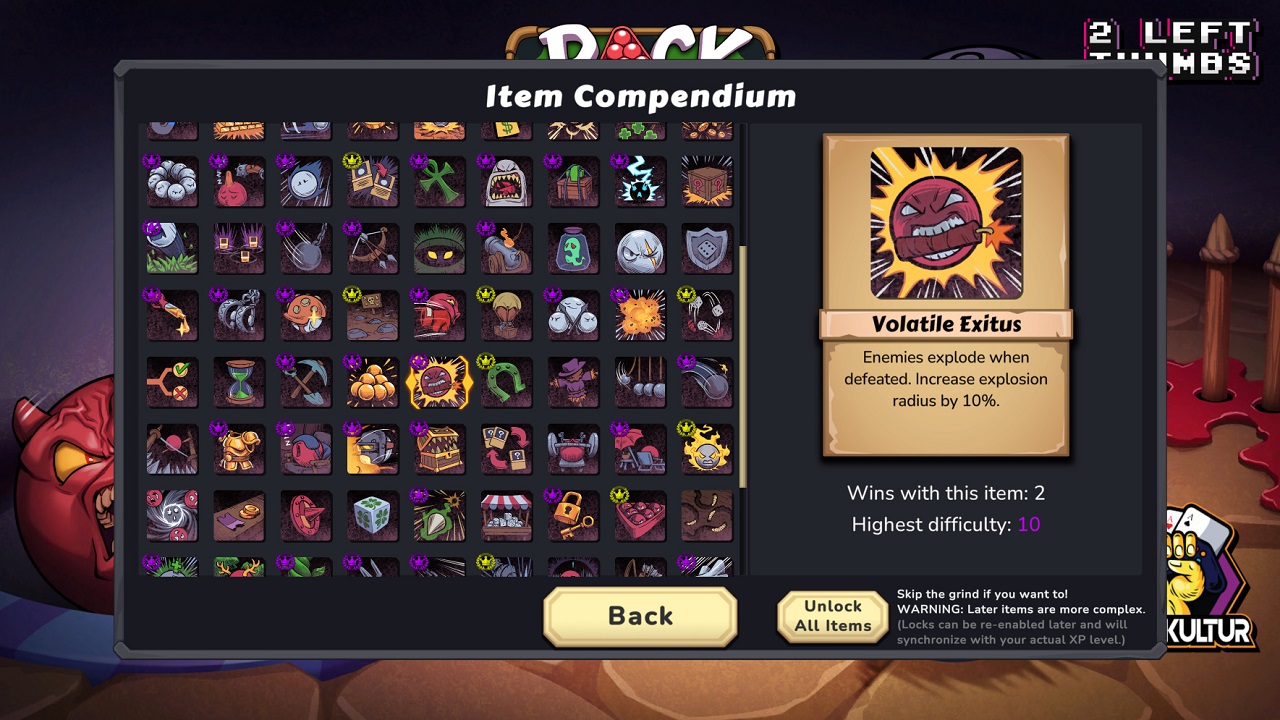
Task: Select the bow and arrows item icon
Action: click(371, 248)
